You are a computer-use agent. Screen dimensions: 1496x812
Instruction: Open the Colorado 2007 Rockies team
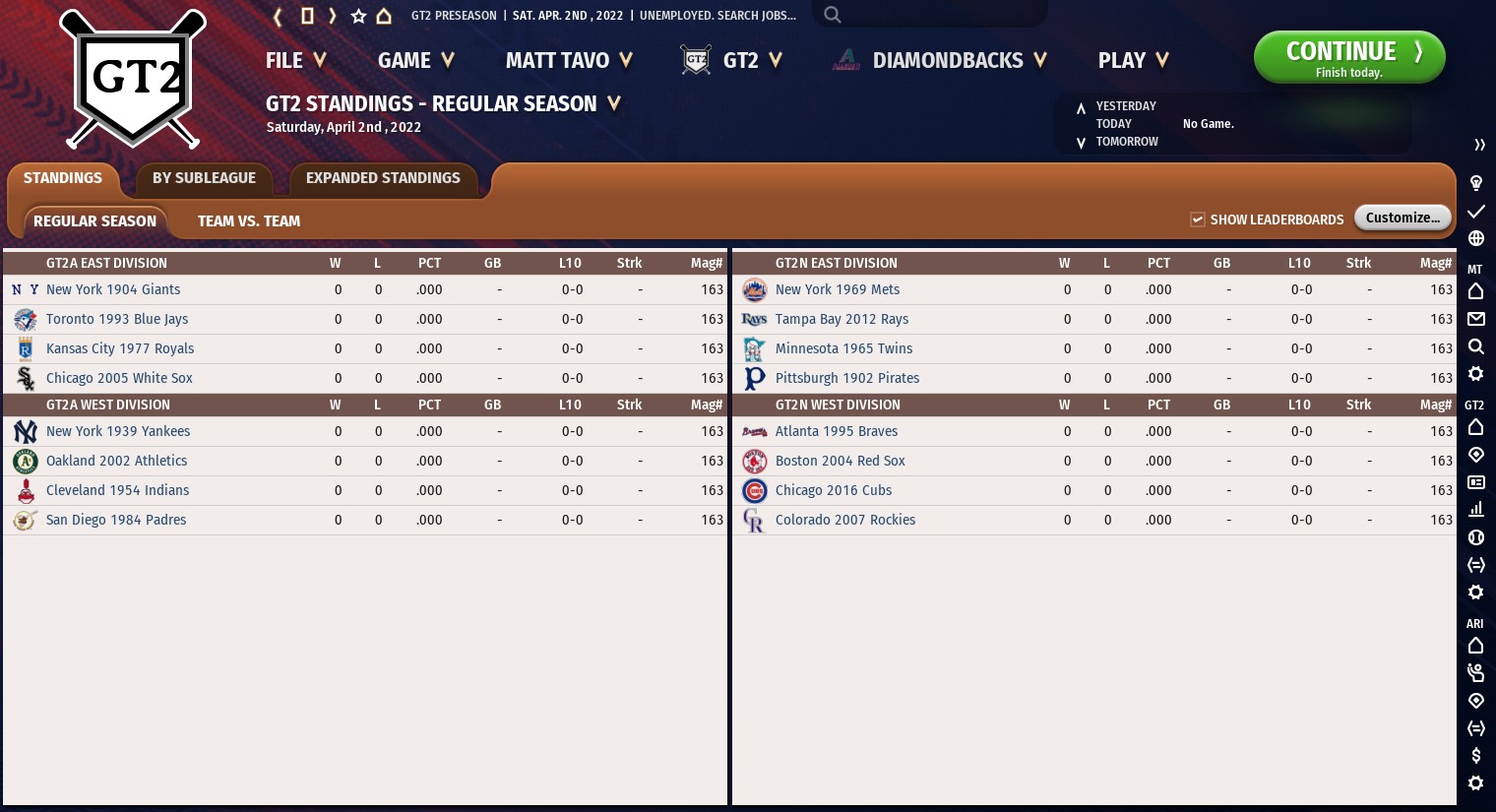pyautogui.click(x=845, y=521)
